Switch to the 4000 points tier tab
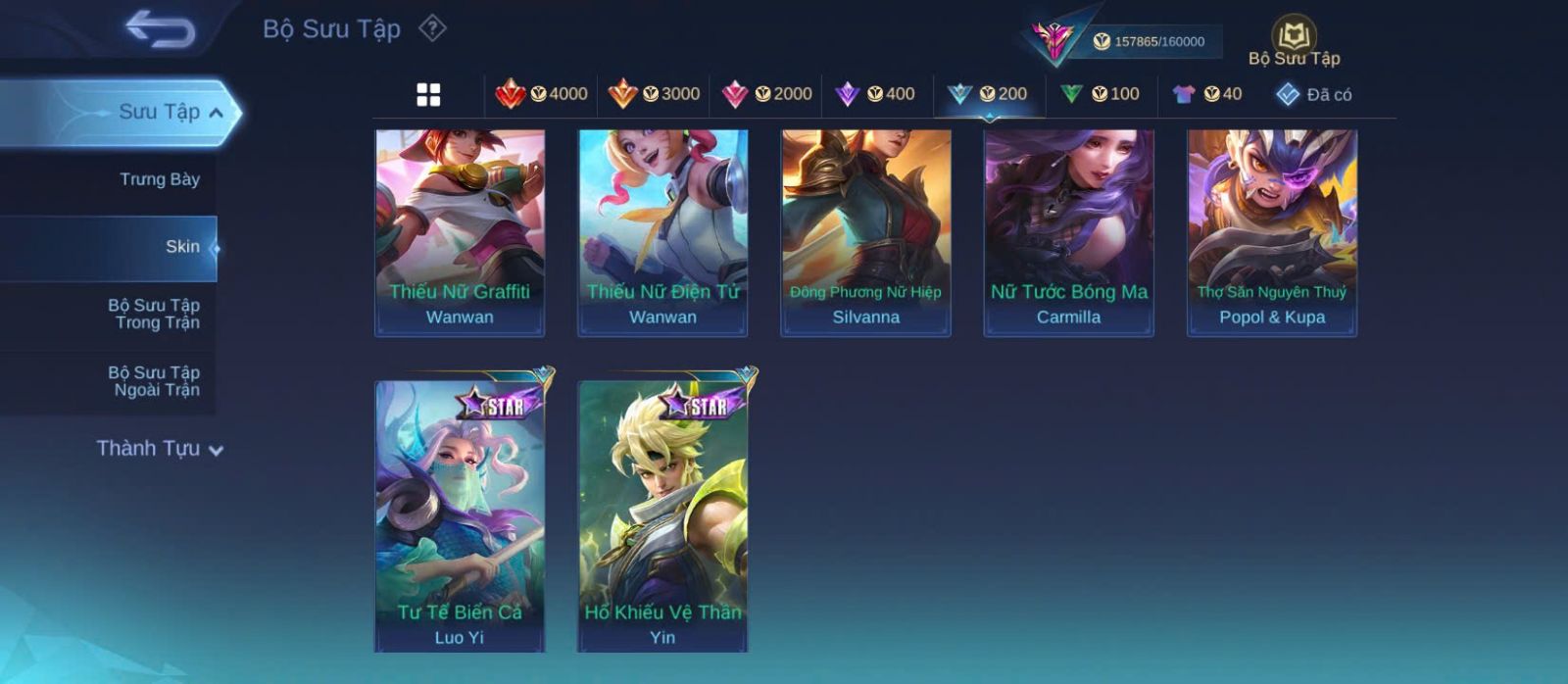 pos(541,94)
